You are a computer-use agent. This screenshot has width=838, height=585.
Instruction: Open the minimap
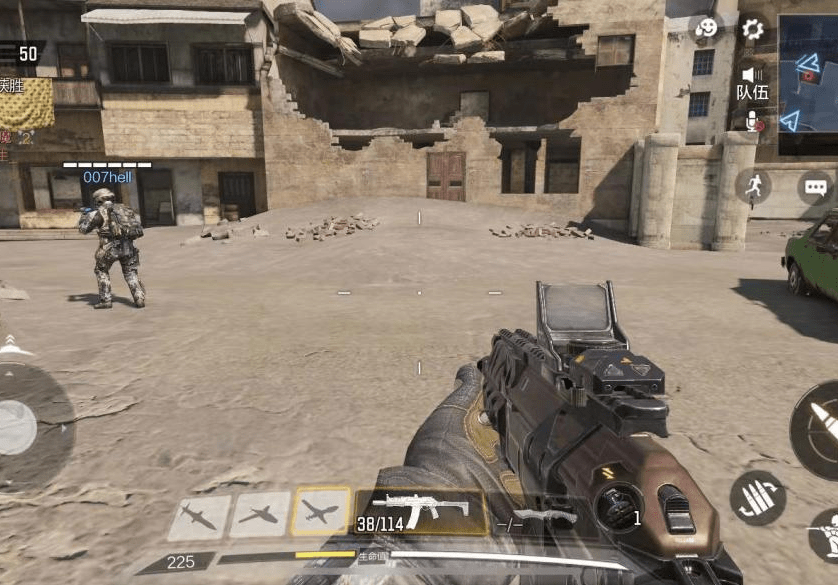809,84
